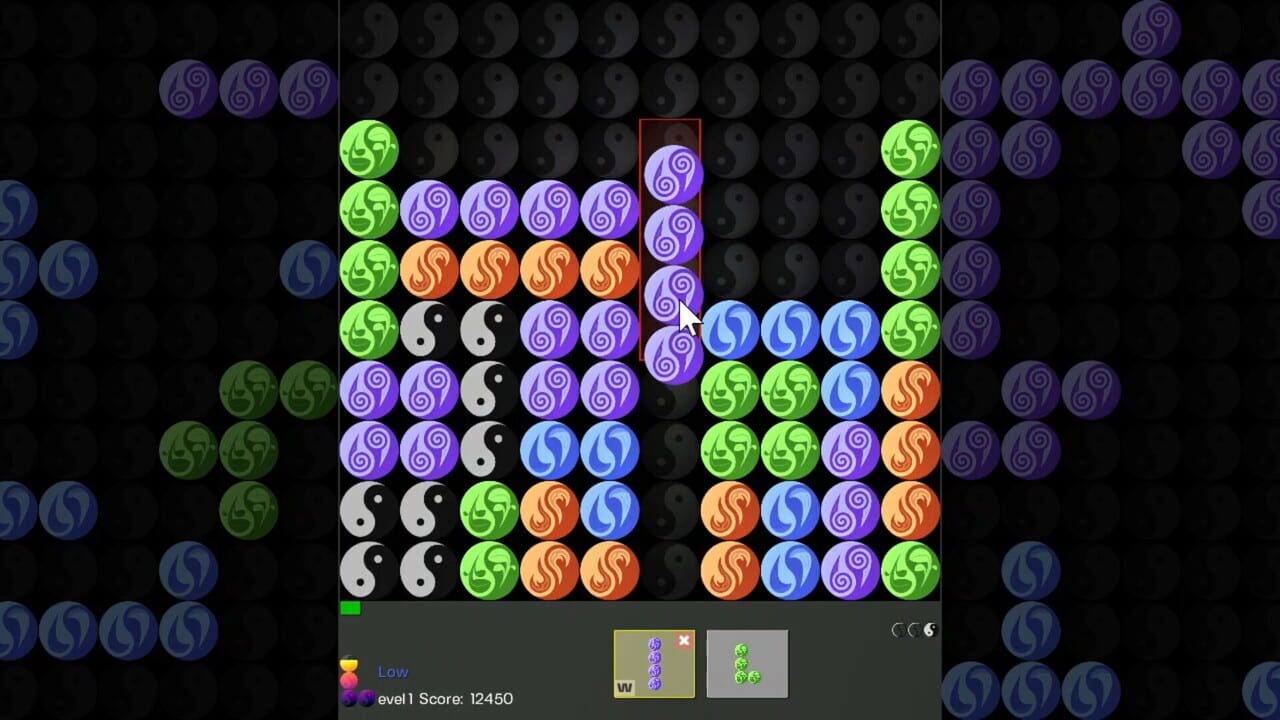Click the green progress bar below the board

pos(351,606)
